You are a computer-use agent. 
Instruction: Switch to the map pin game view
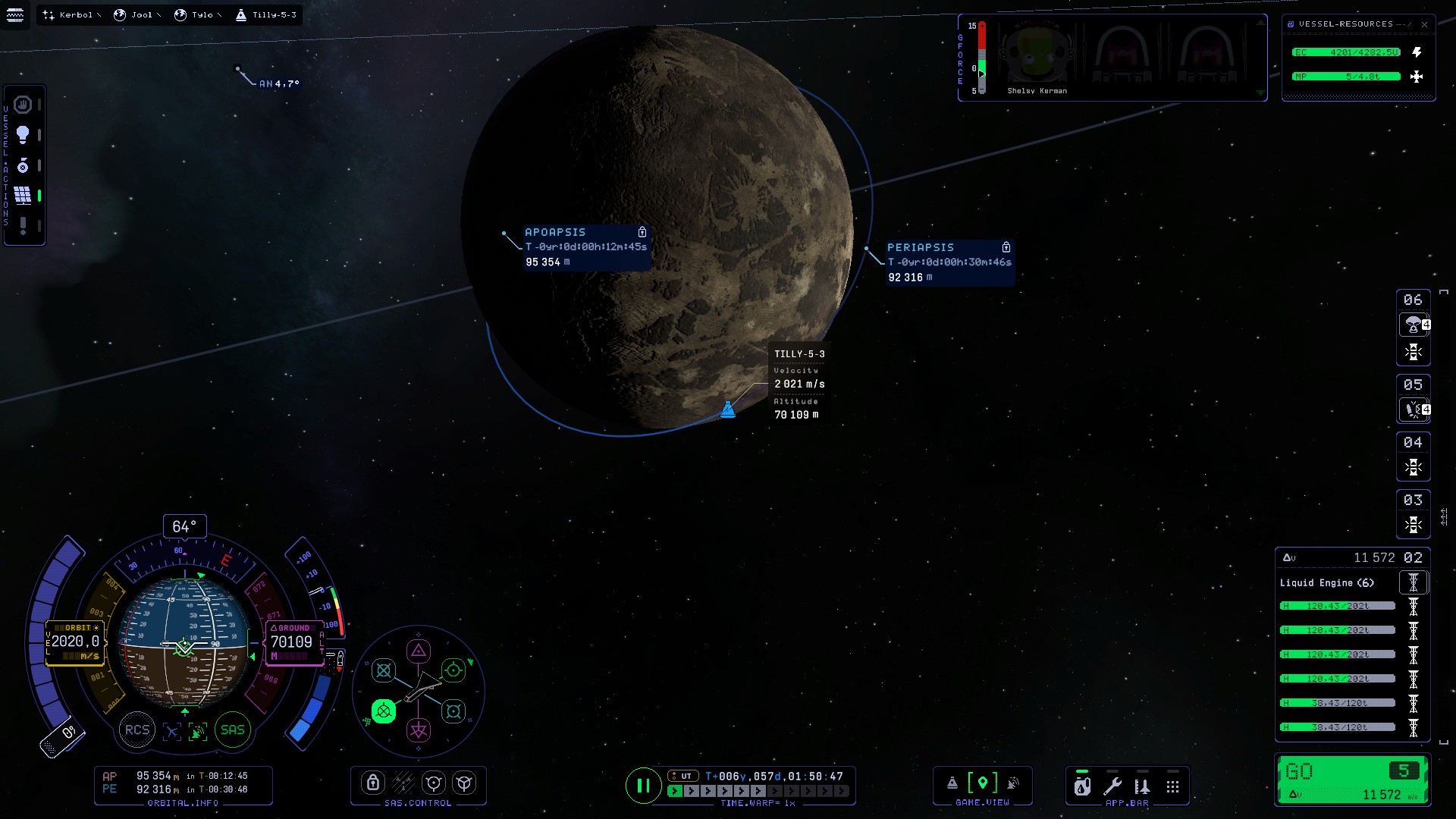click(983, 783)
